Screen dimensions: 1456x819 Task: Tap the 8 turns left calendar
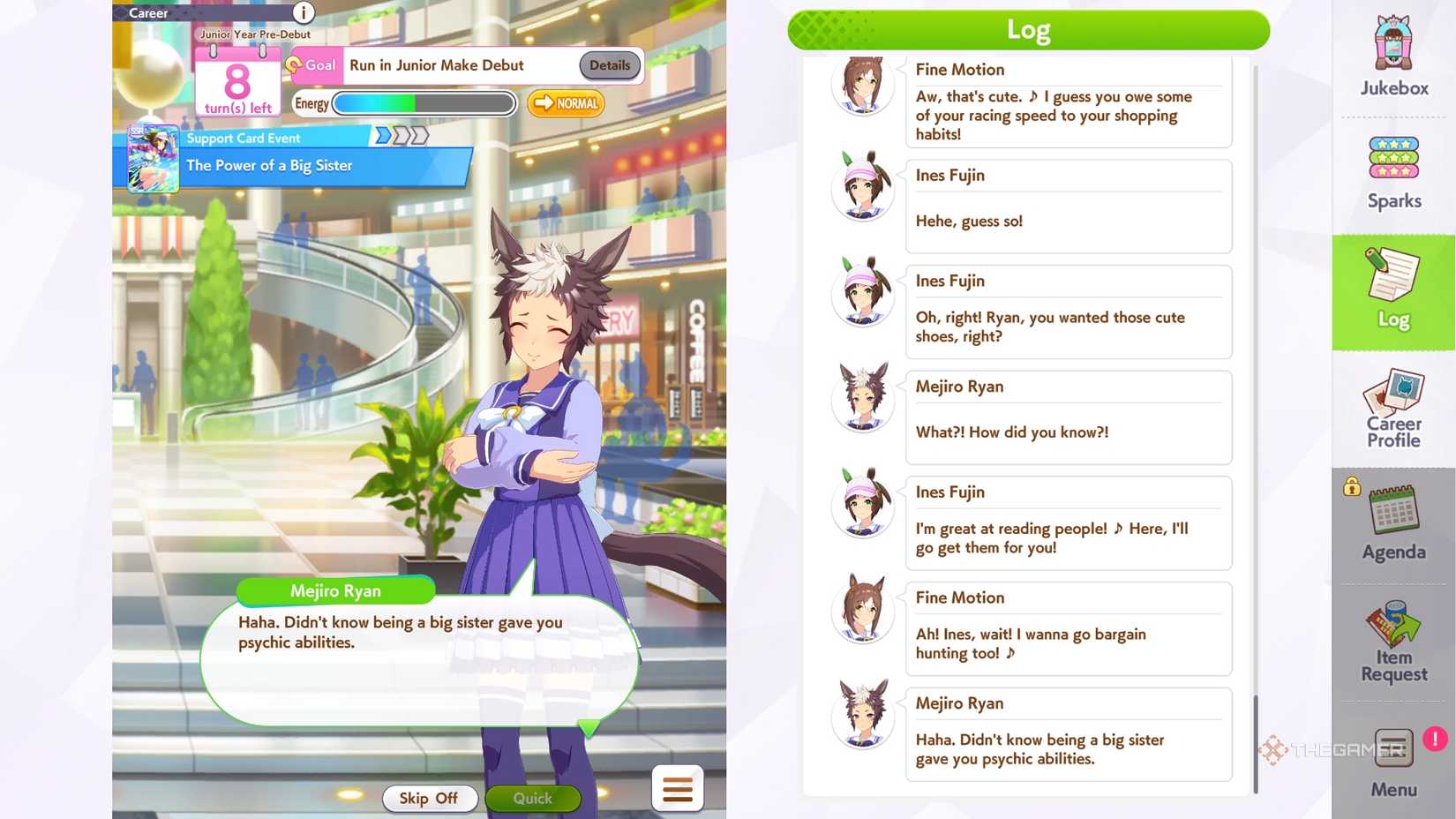click(236, 82)
